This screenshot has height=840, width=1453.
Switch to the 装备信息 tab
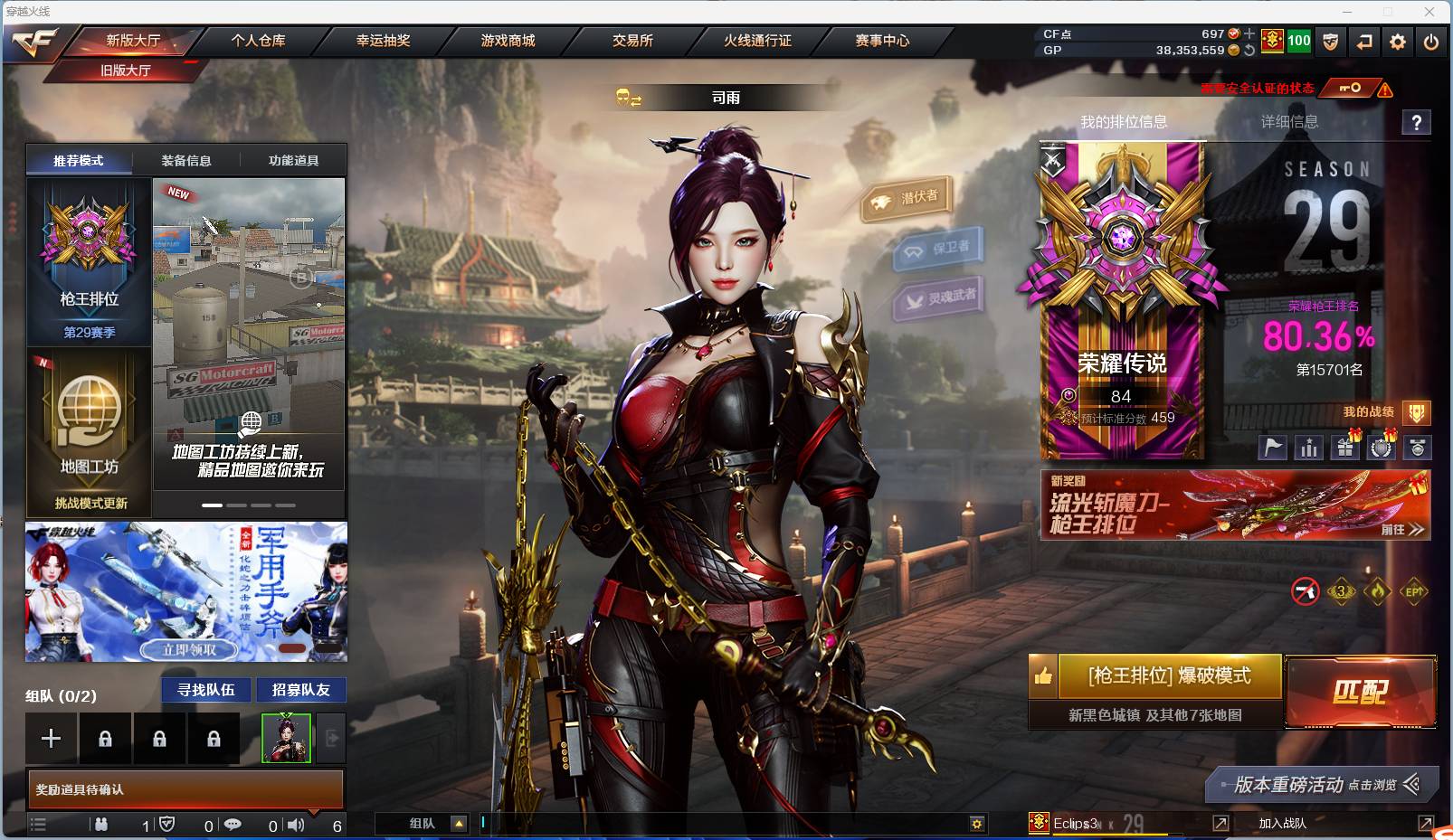tap(185, 160)
